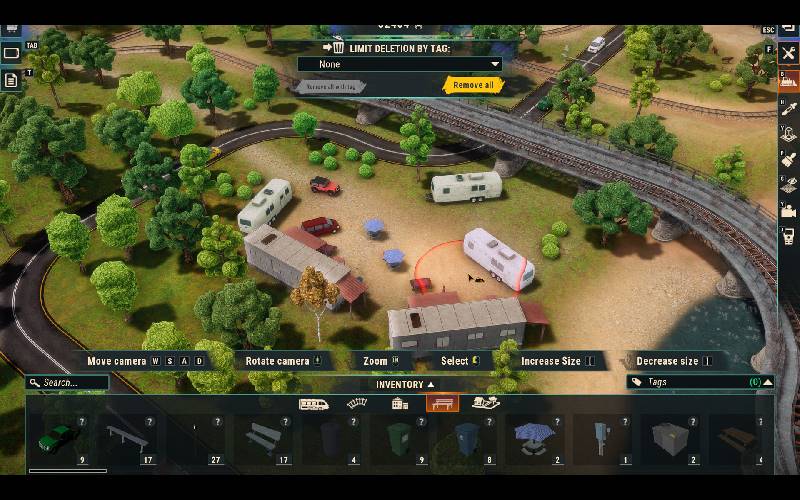
Task: Open the deletion tag dropdown showing None
Action: click(399, 64)
